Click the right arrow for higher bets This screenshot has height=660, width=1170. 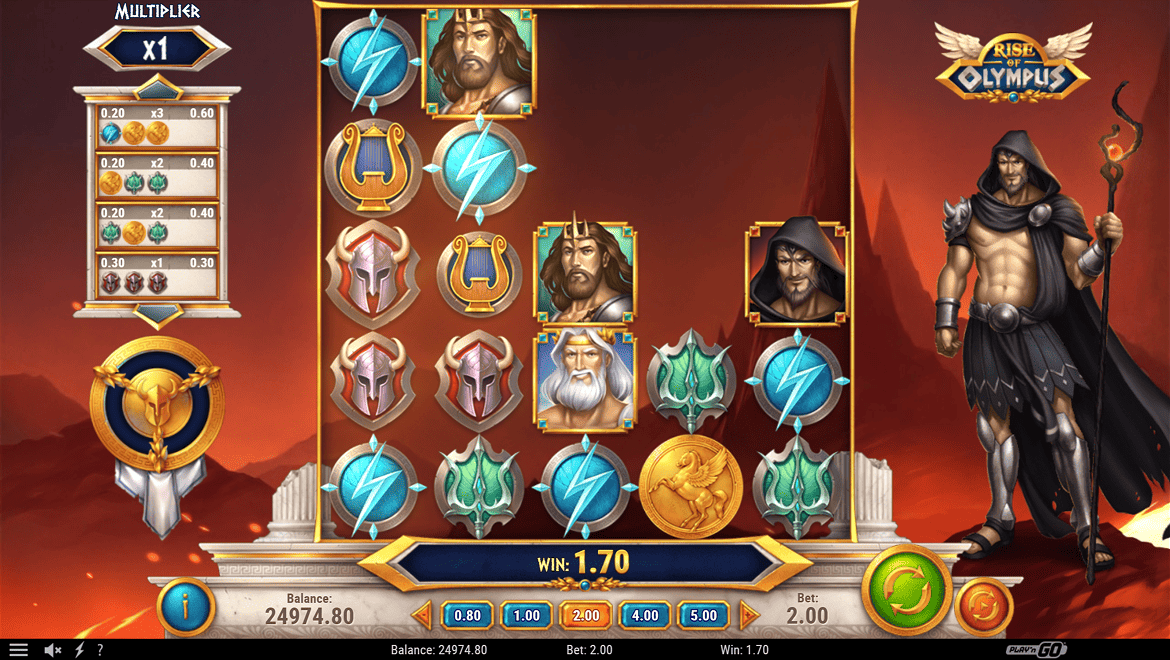click(748, 614)
